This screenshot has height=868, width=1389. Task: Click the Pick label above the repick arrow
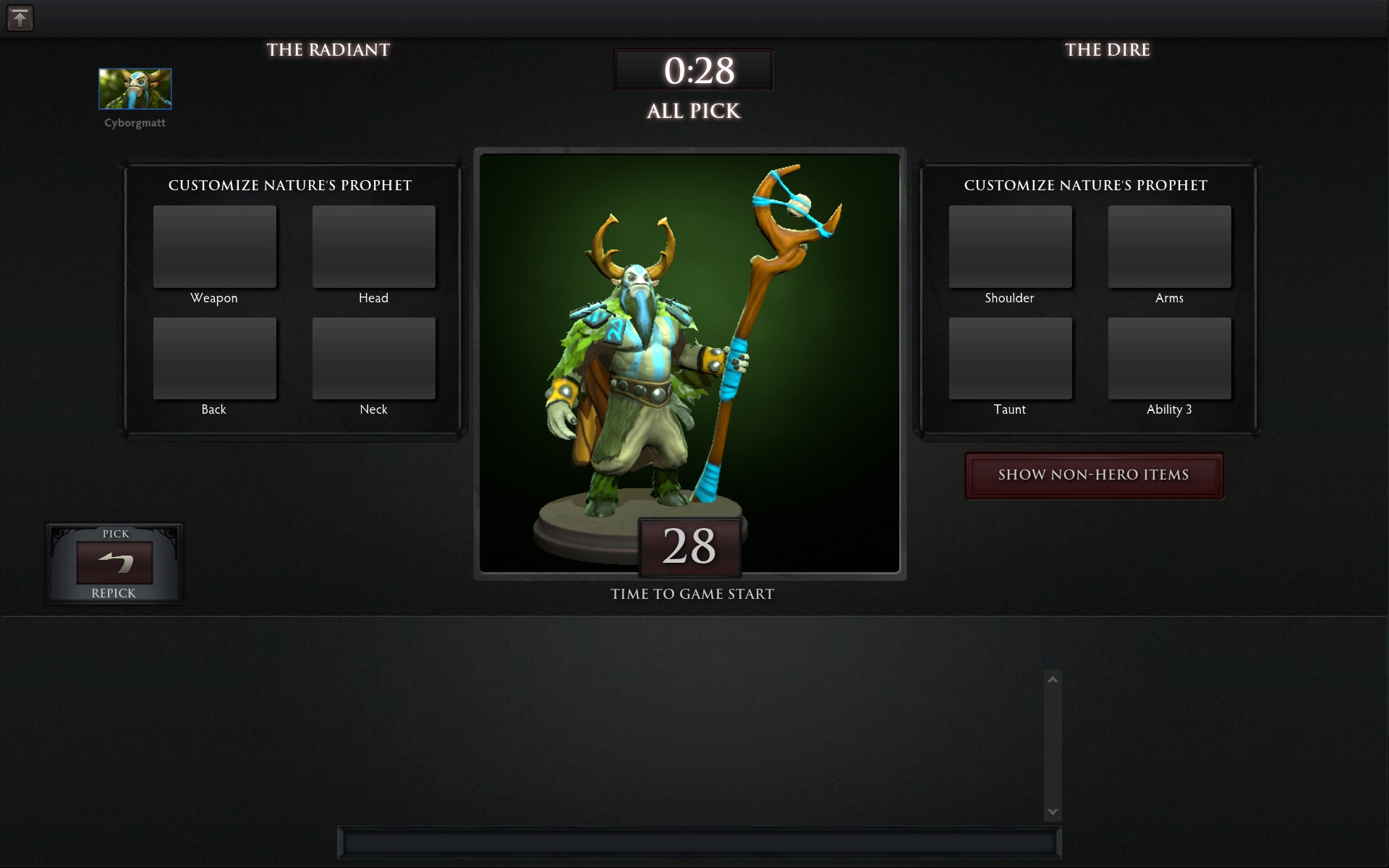(x=114, y=534)
